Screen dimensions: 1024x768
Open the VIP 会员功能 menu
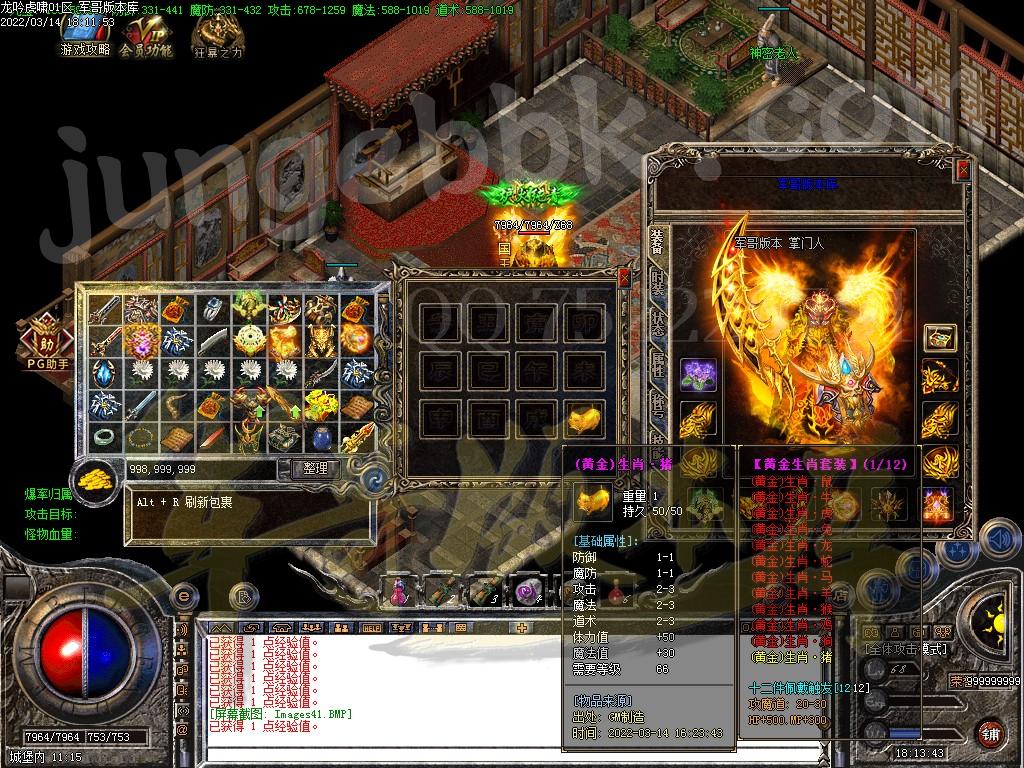[146, 37]
